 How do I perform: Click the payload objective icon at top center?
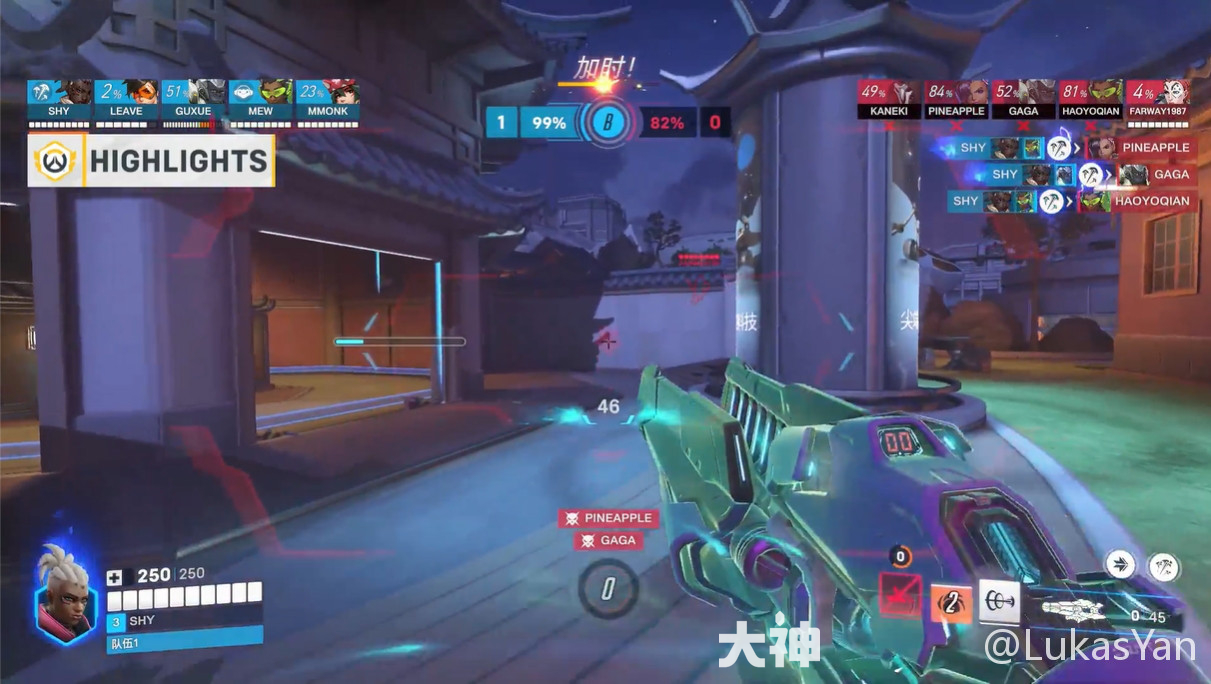tap(605, 124)
